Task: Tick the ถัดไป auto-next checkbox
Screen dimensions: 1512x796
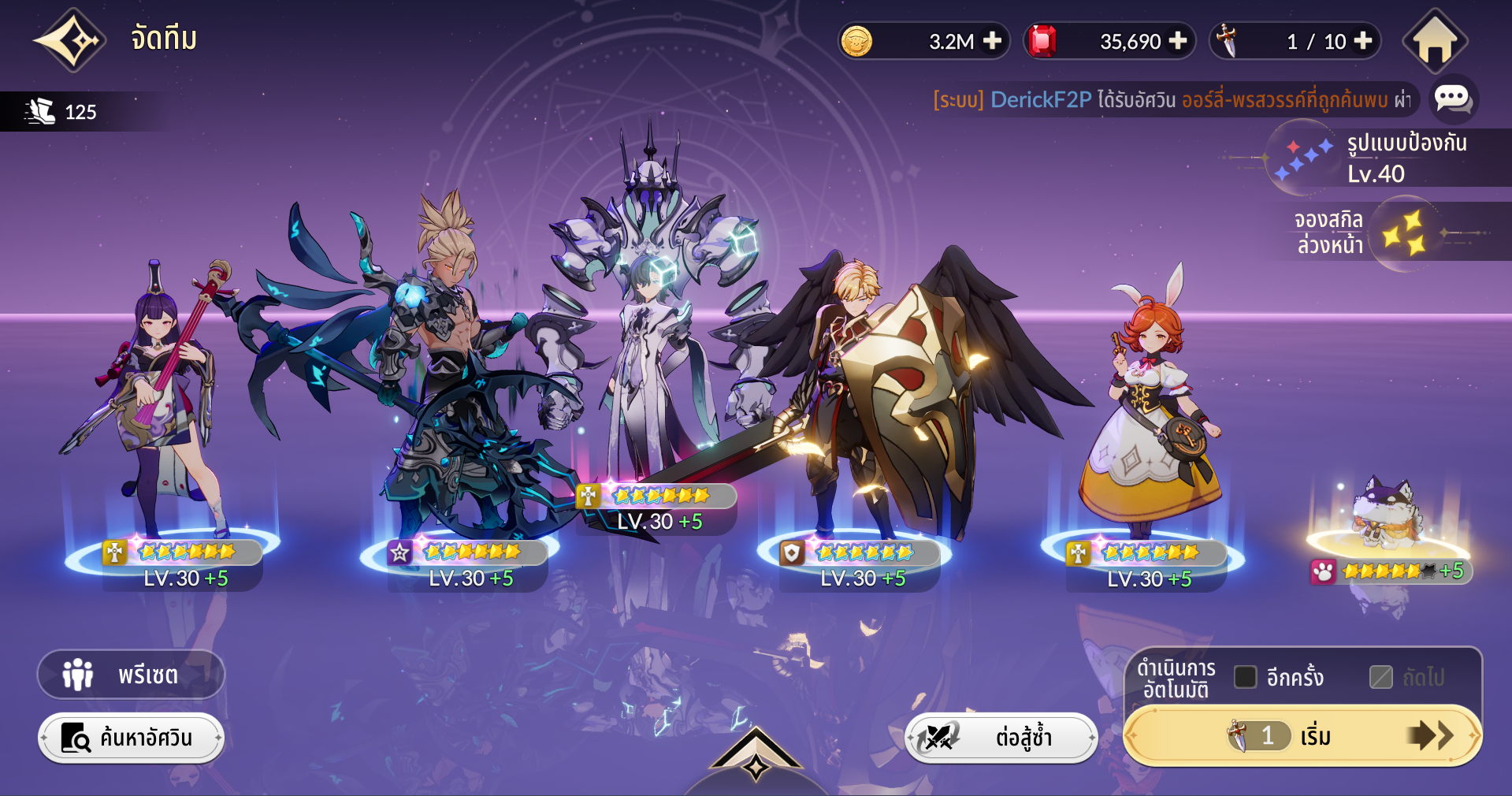Action: point(1380,677)
